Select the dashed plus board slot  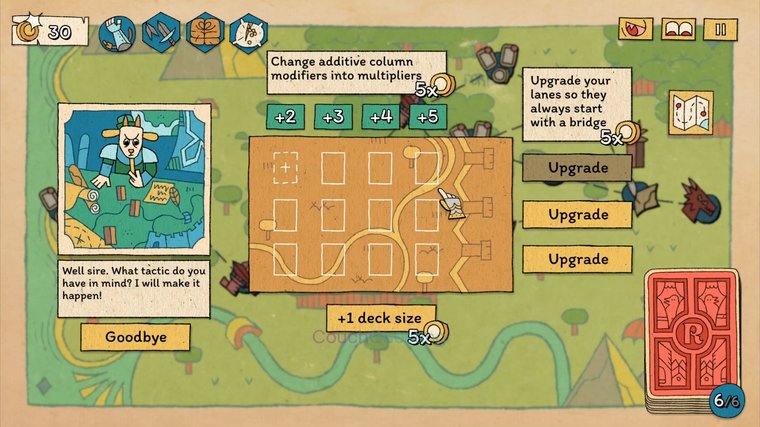(286, 168)
